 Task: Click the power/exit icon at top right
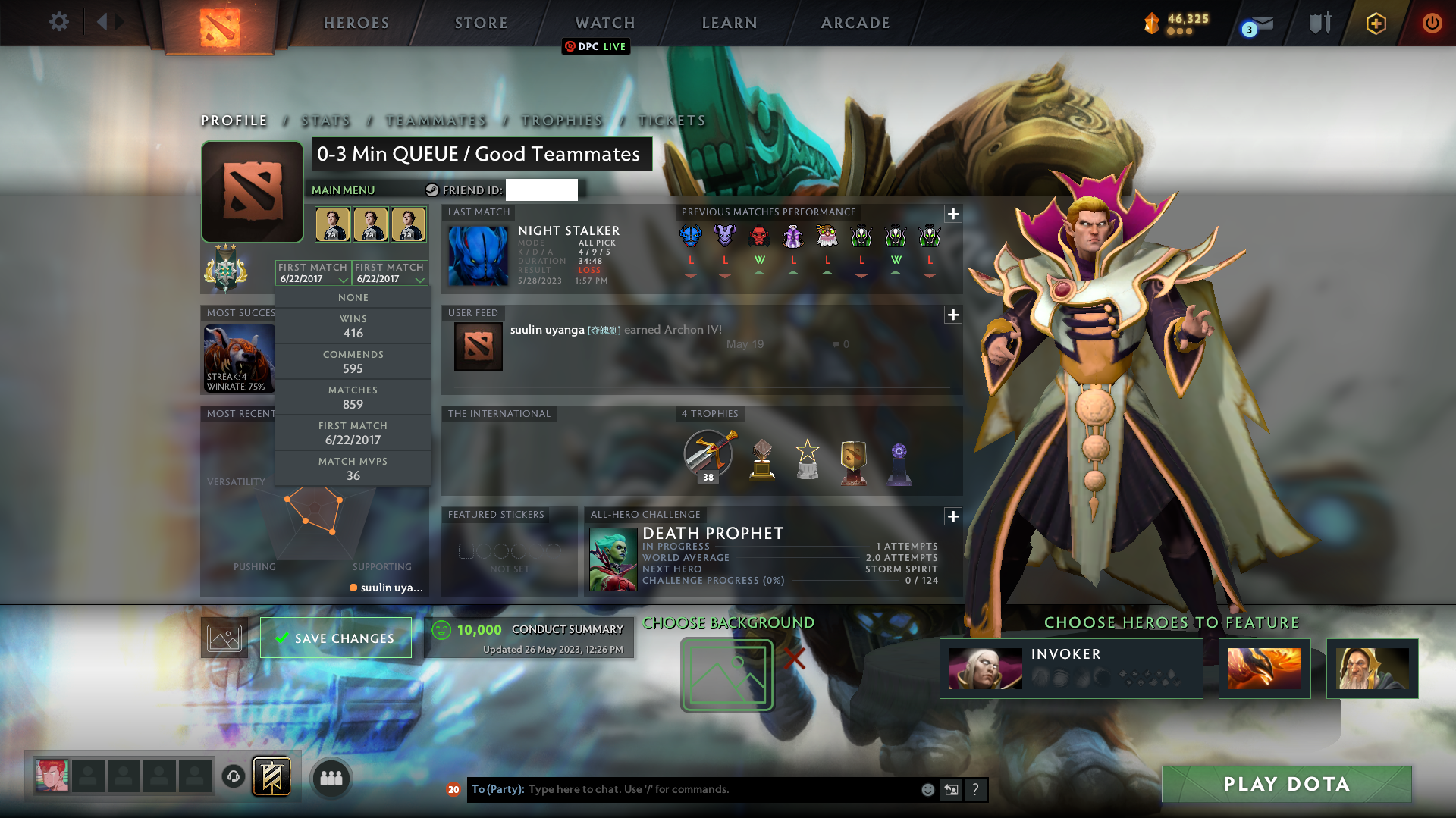point(1432,22)
